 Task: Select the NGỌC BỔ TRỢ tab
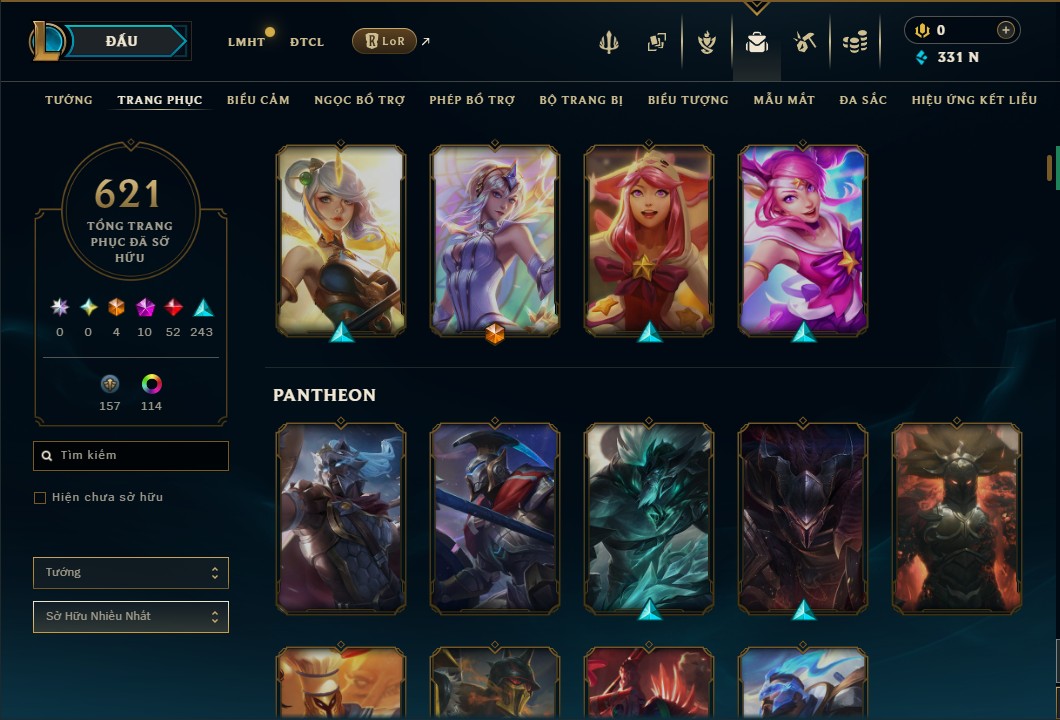[359, 100]
